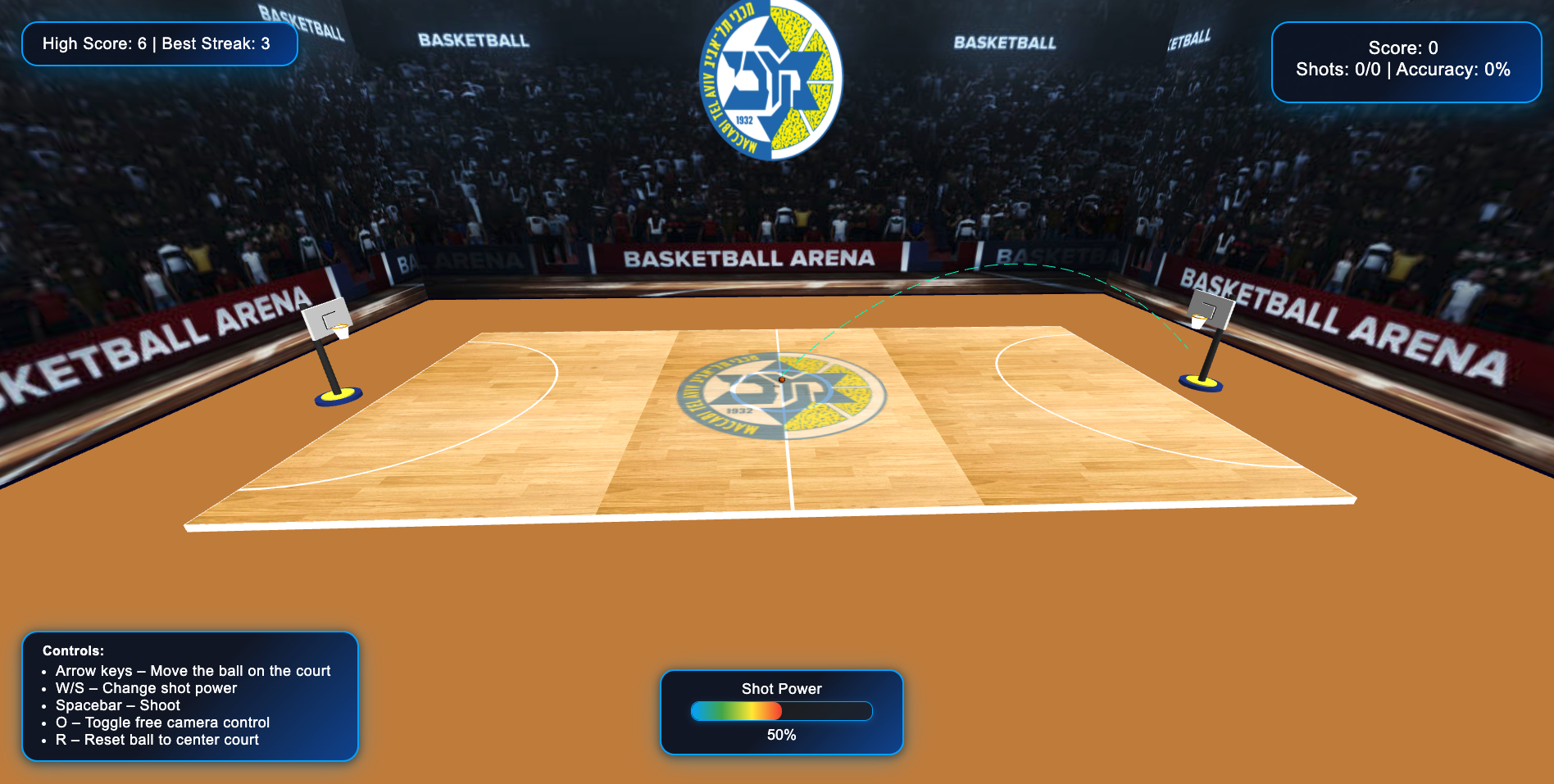Click the yellow base of the right hoop
This screenshot has height=784, width=1554.
[x=1200, y=381]
